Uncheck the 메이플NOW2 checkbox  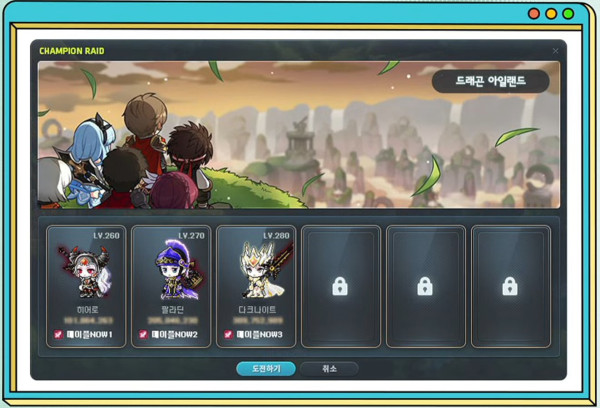[x=142, y=334]
